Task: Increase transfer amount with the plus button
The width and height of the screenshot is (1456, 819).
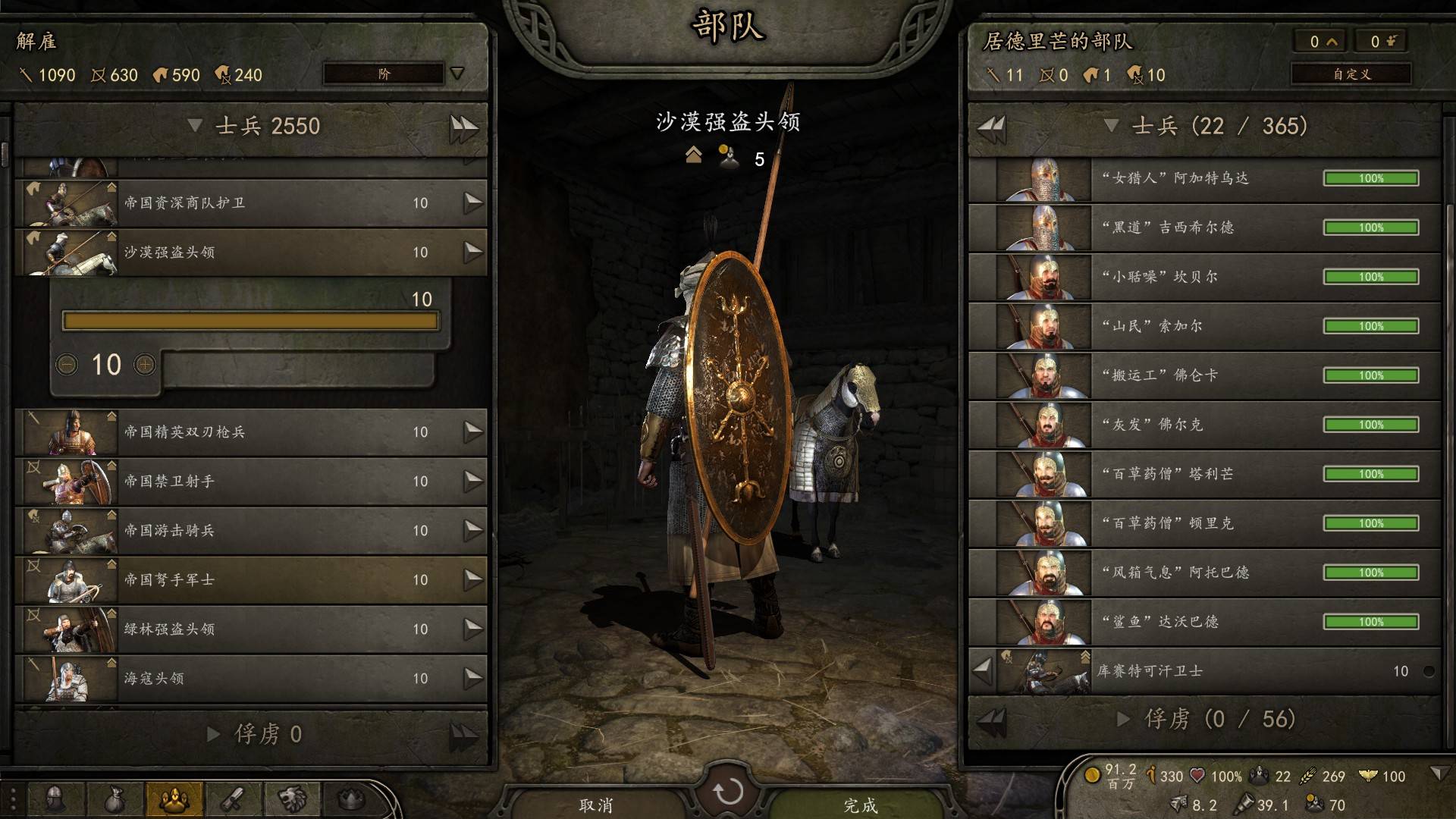Action: [145, 366]
